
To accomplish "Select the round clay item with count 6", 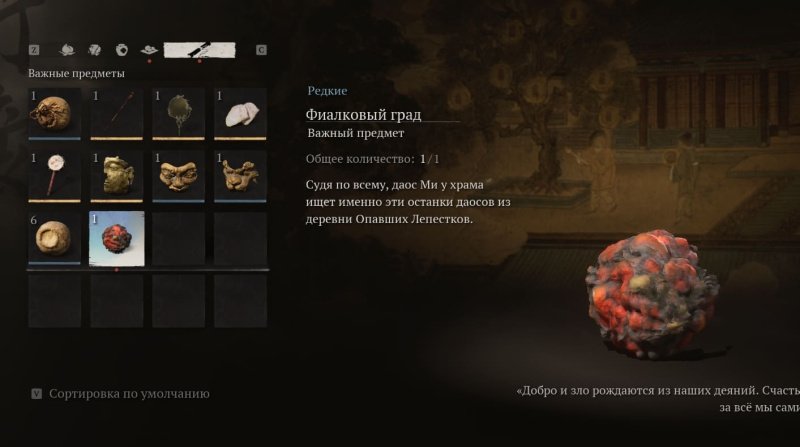I will pyautogui.click(x=55, y=238).
